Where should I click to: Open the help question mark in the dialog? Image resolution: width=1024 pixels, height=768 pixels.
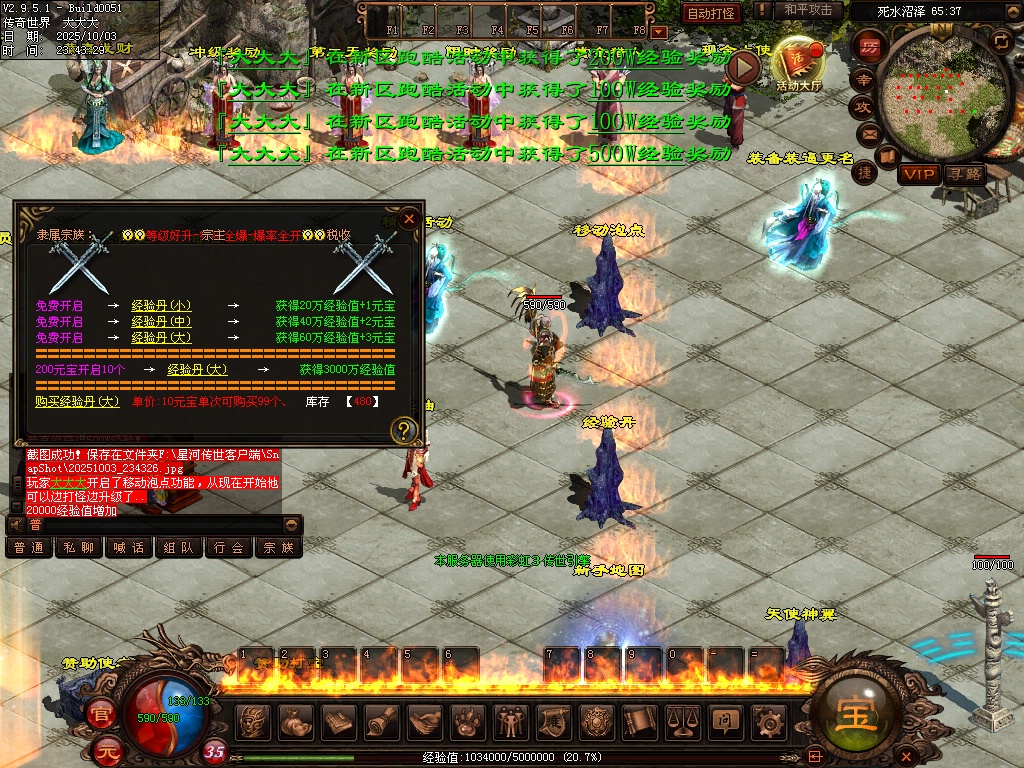403,431
